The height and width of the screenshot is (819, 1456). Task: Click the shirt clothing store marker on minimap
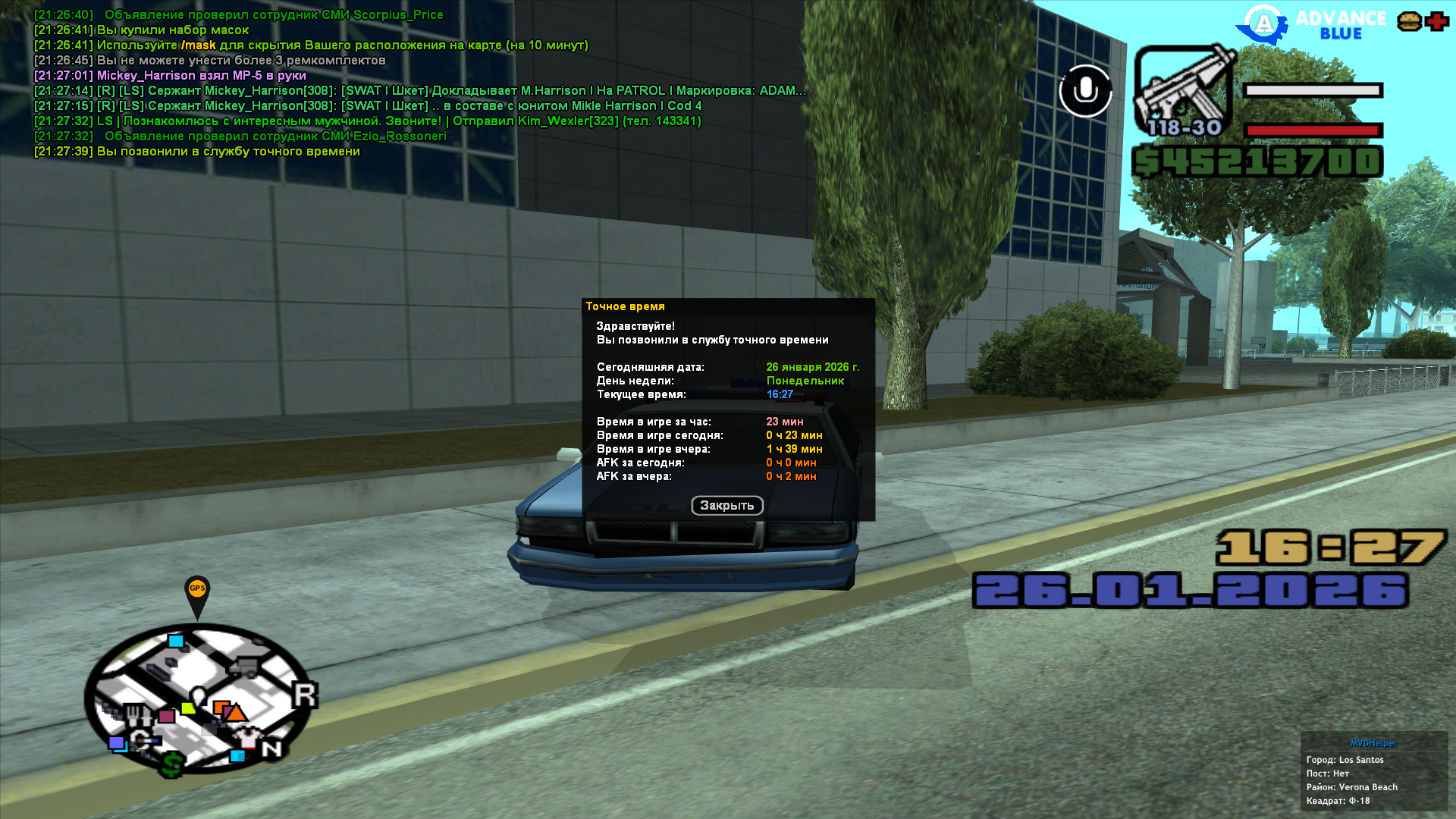(246, 736)
